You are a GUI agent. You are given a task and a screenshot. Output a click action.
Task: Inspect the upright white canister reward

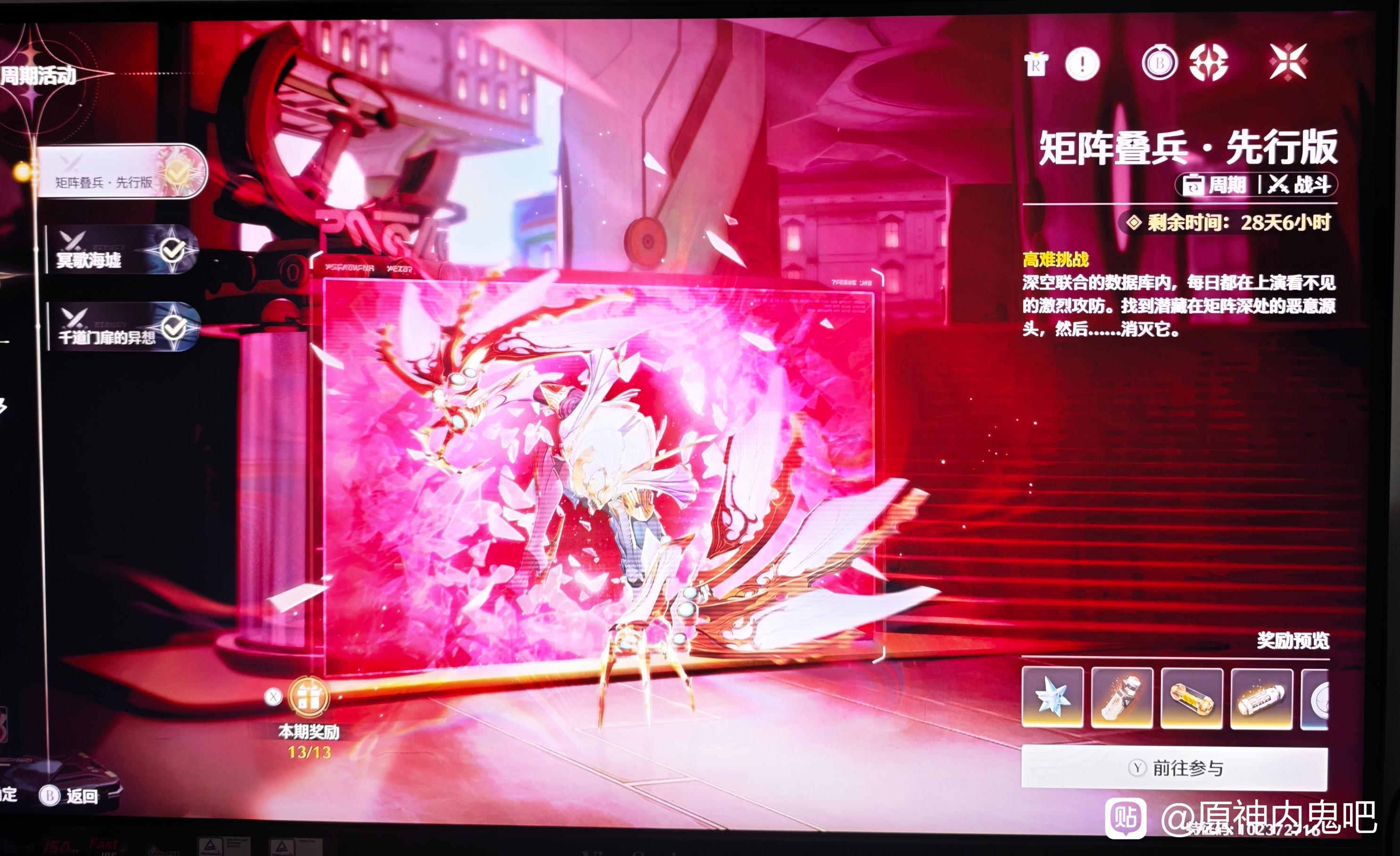click(1121, 698)
